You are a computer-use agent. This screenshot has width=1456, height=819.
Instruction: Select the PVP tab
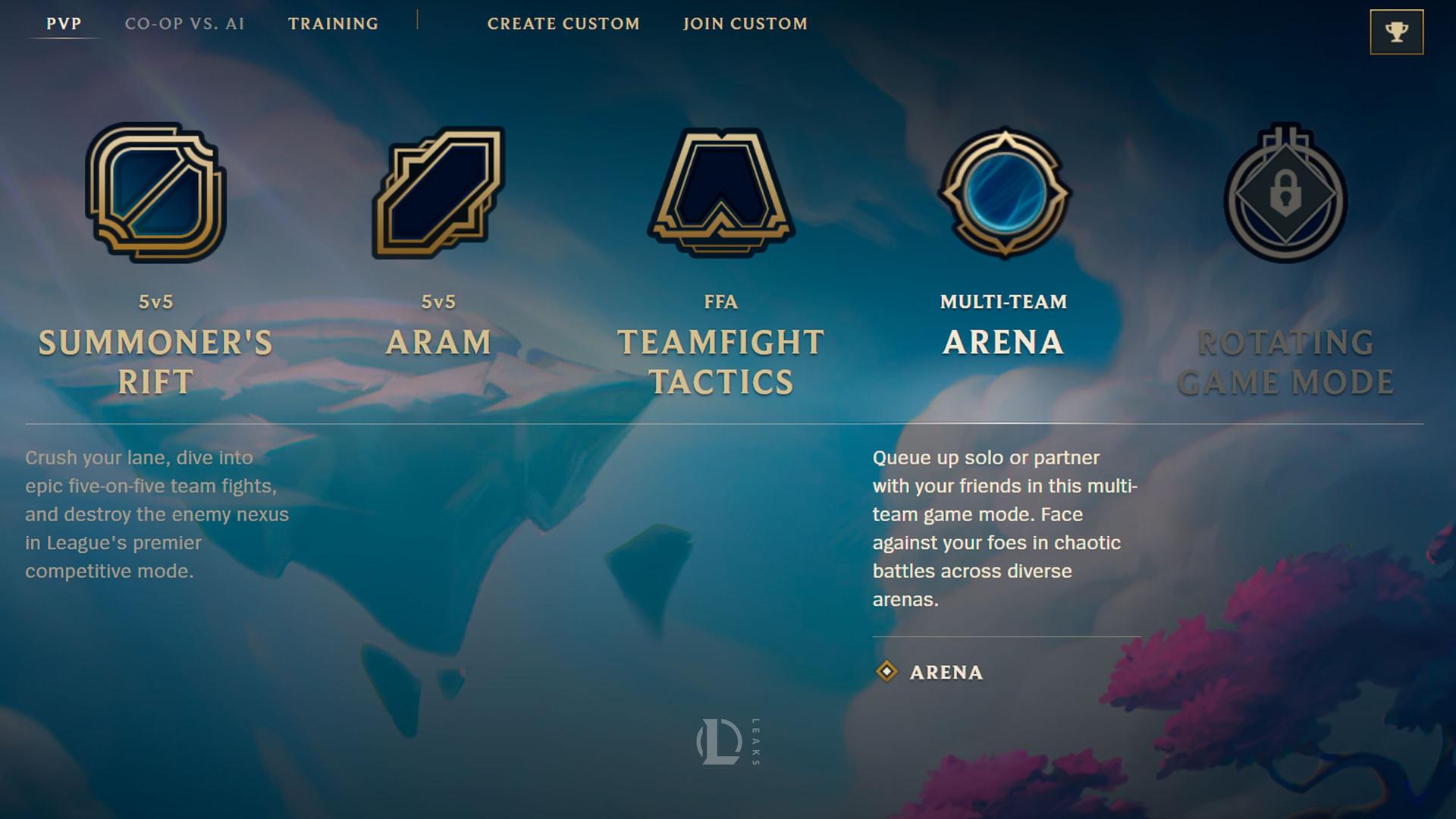tap(64, 24)
